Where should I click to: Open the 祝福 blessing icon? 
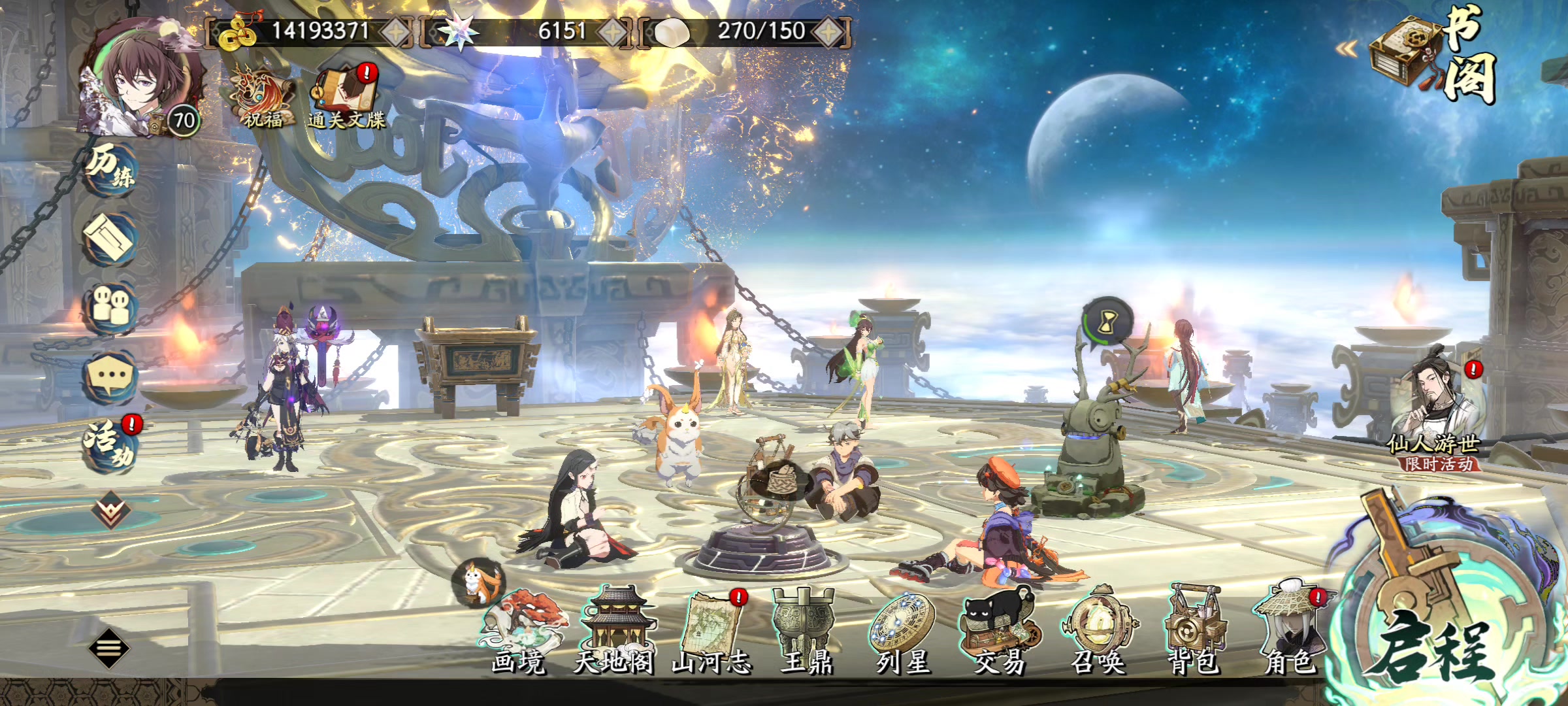(263, 98)
